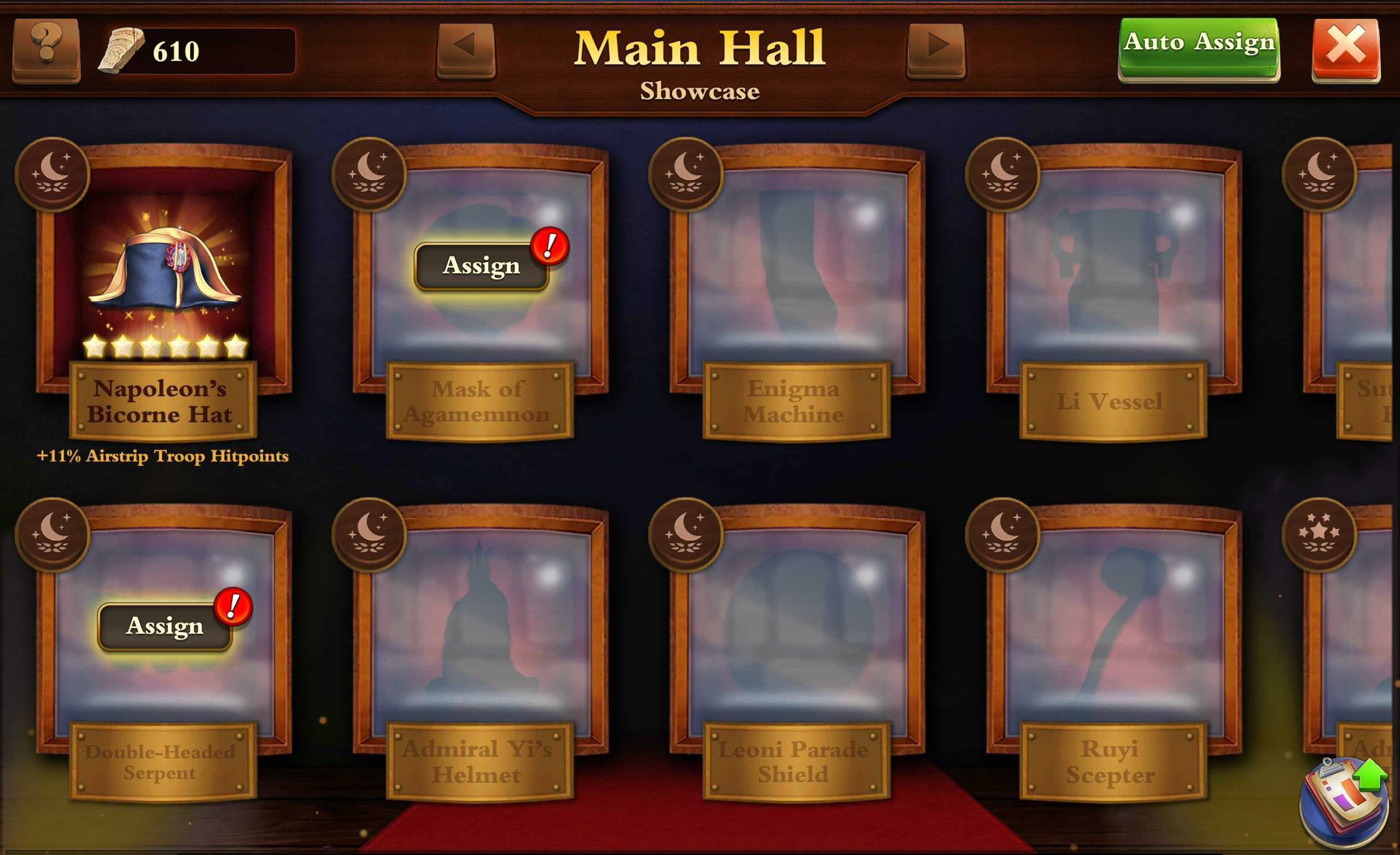Click the green Auto Assign button
The image size is (1400, 855).
click(x=1198, y=48)
